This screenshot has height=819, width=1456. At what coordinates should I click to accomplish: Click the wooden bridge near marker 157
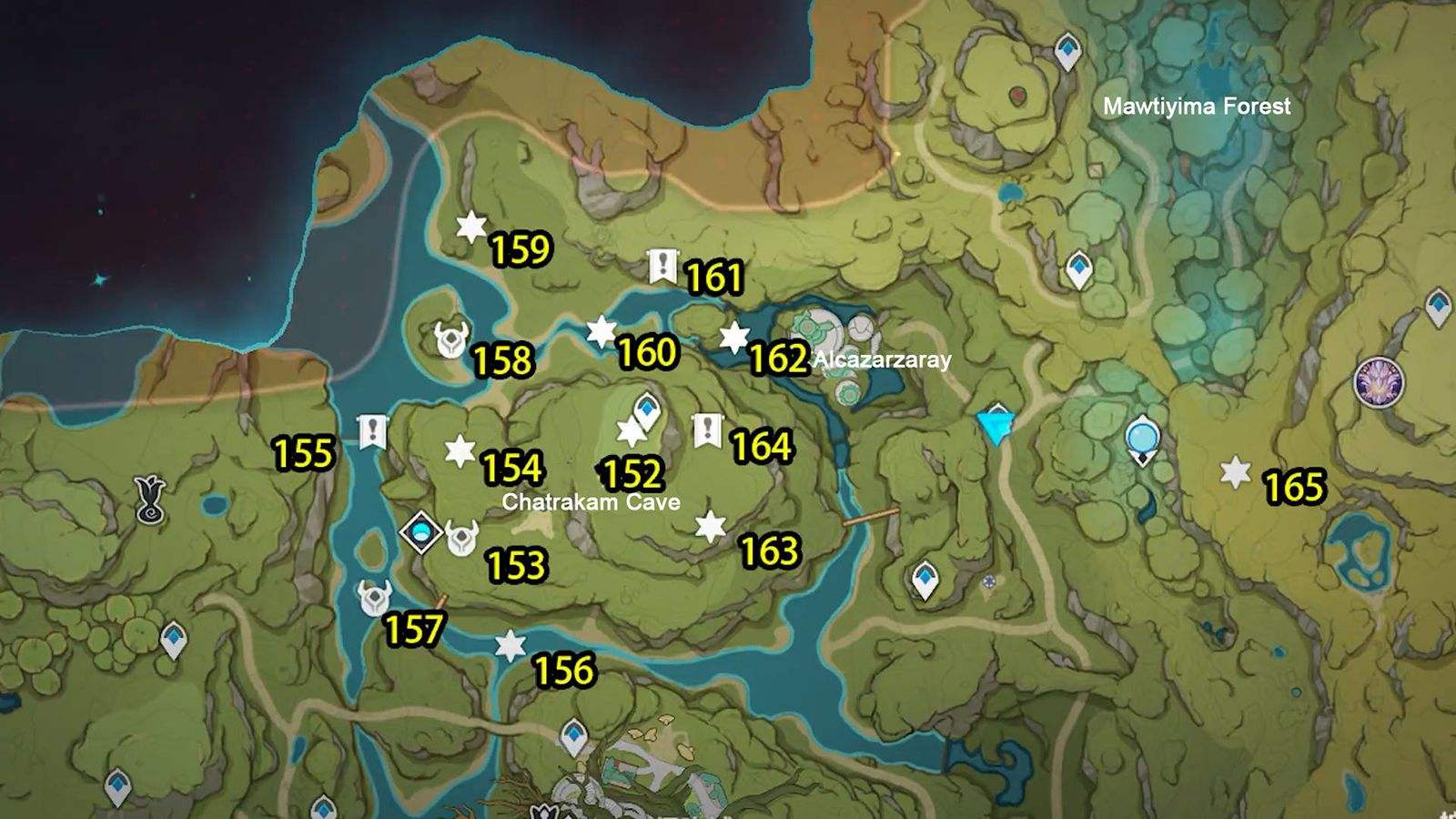tap(441, 601)
